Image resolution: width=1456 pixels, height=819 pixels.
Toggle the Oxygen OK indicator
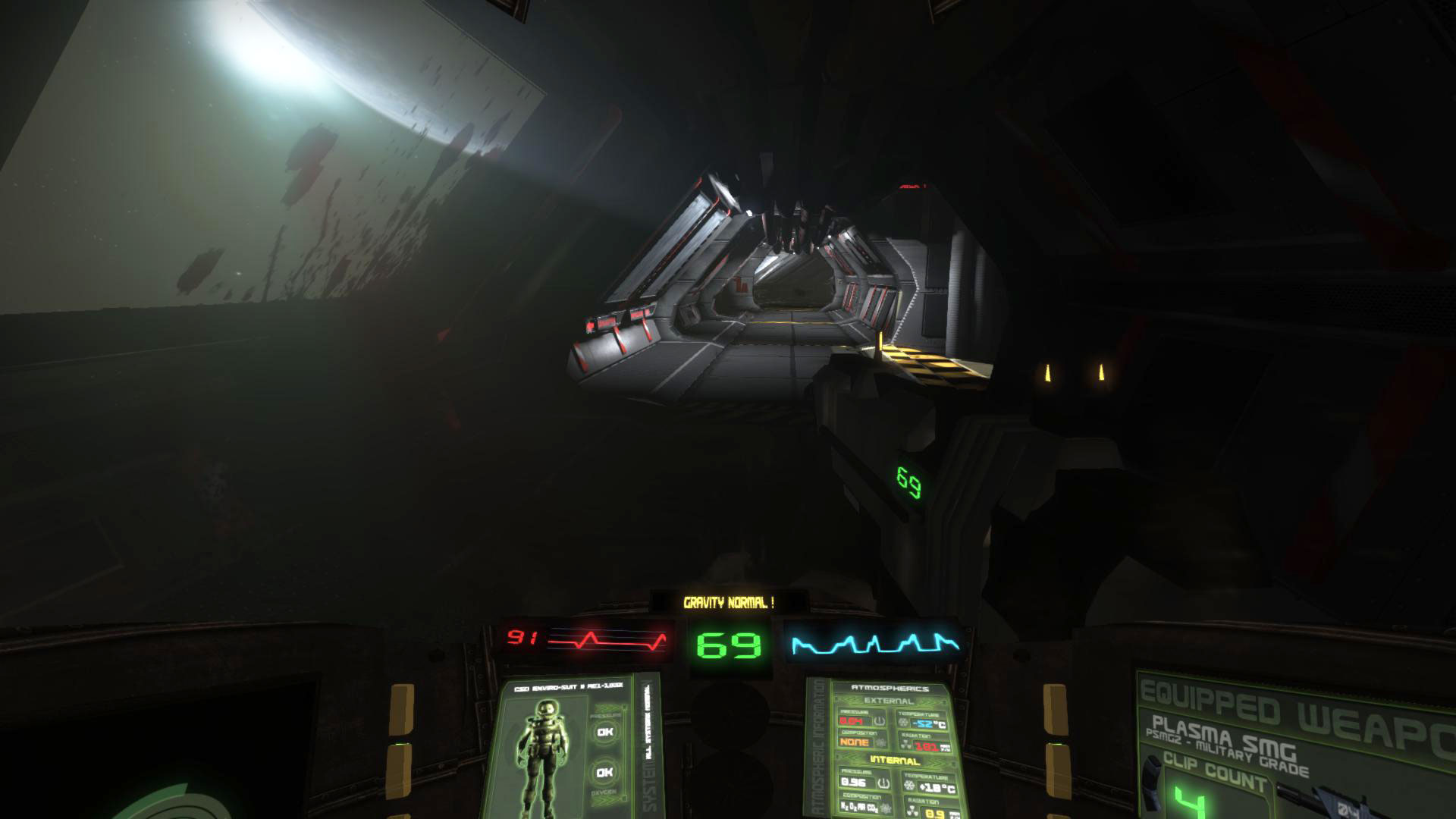tap(604, 772)
